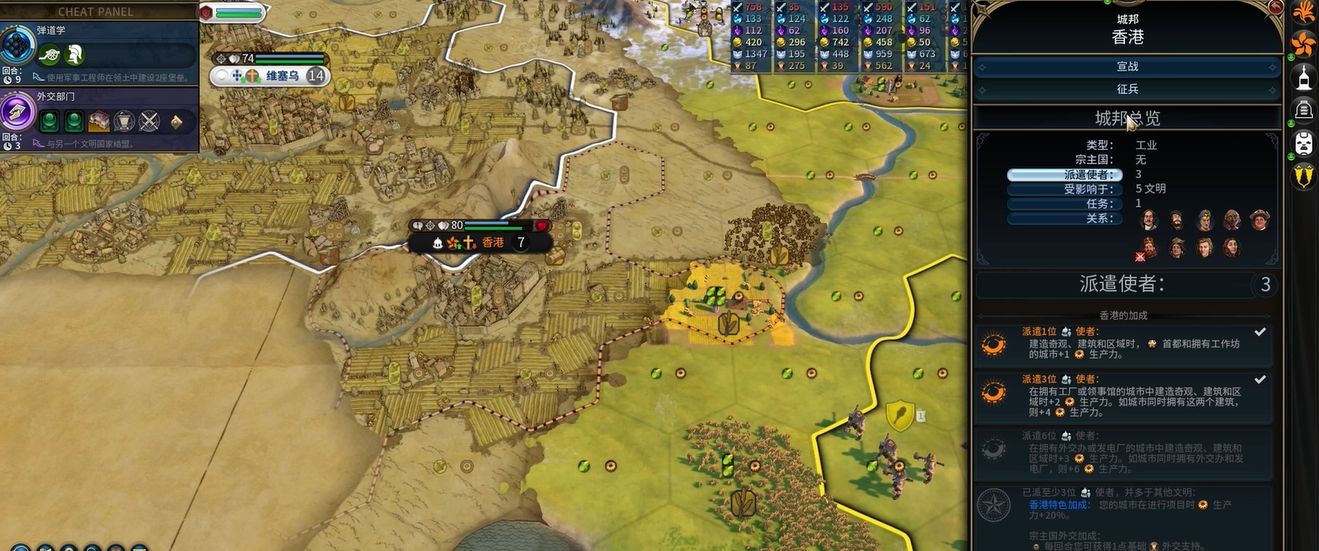Click the 征兵 levy military button
The height and width of the screenshot is (551, 1319).
tap(1127, 88)
